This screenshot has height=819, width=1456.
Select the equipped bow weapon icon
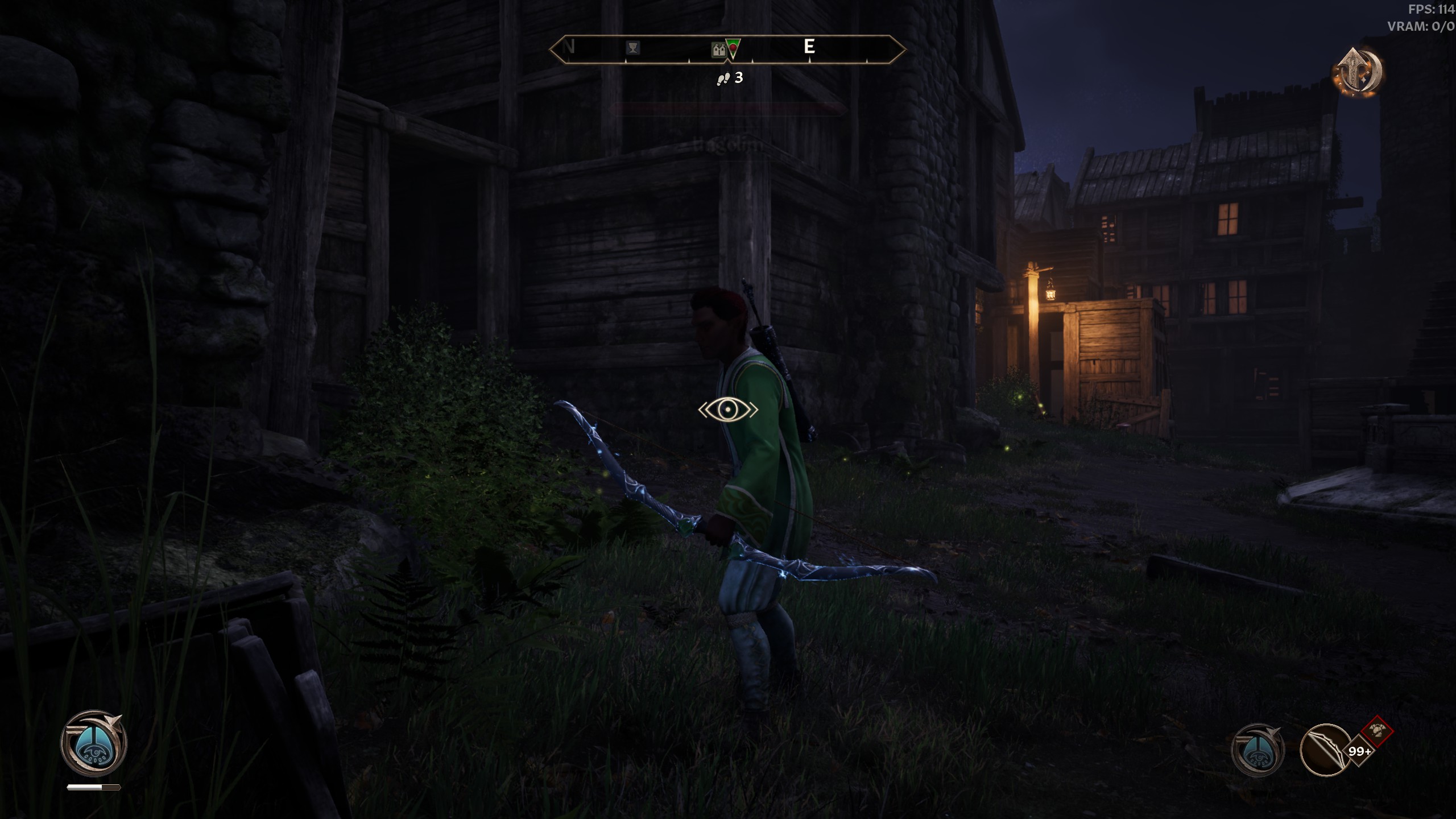(x=1325, y=750)
